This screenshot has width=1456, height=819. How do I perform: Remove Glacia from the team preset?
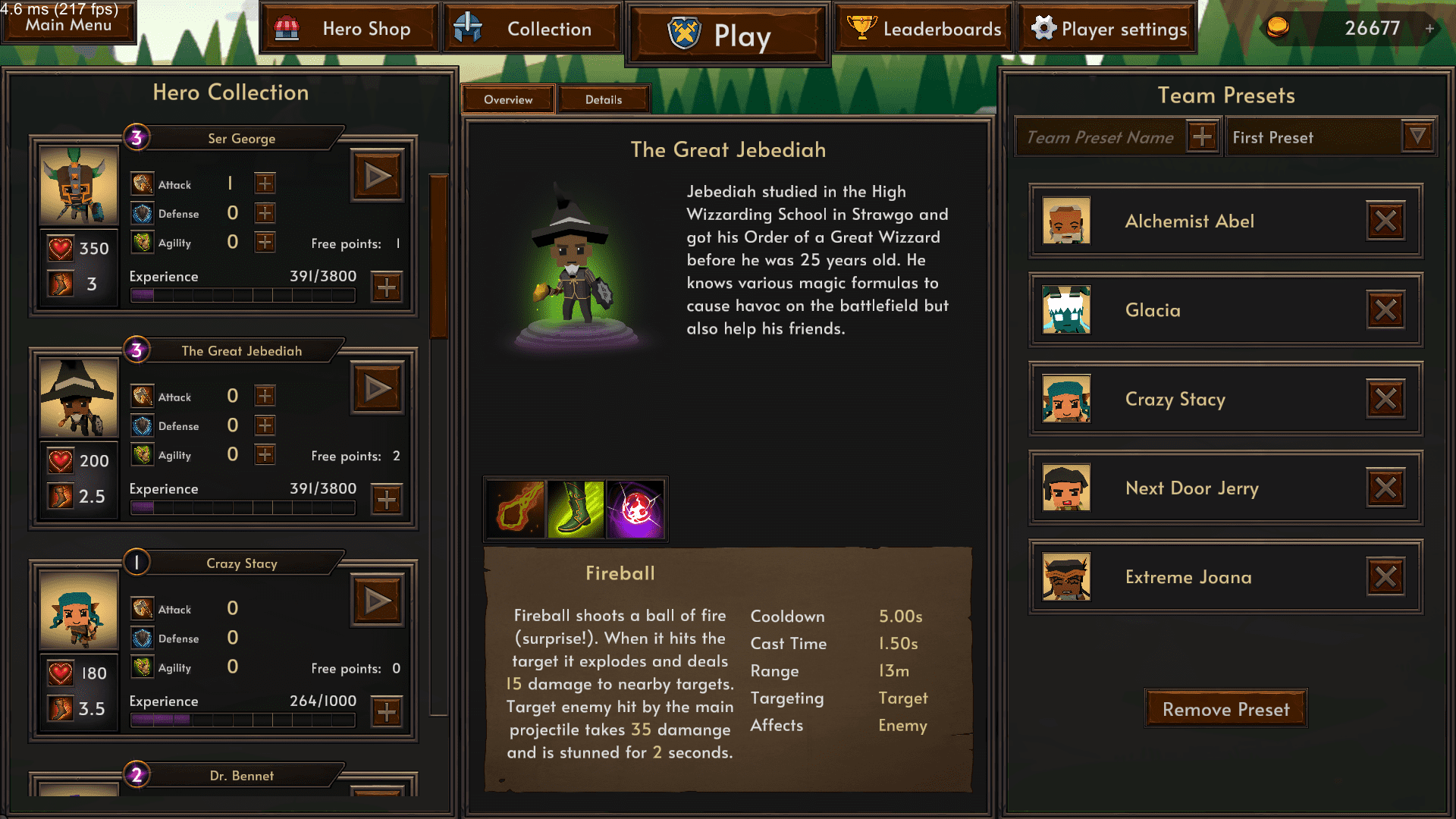point(1385,309)
